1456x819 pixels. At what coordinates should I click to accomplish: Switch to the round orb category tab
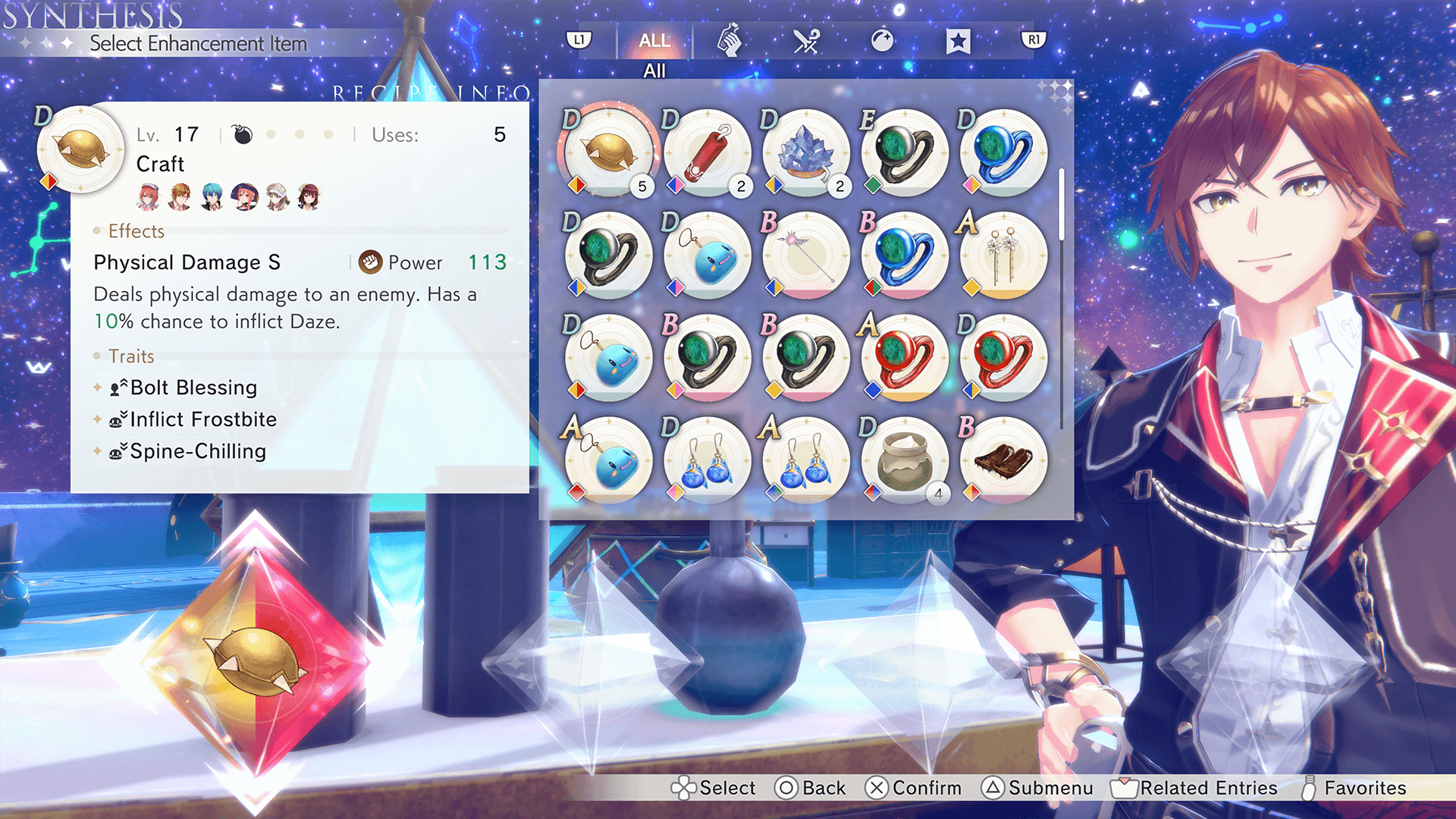(882, 41)
